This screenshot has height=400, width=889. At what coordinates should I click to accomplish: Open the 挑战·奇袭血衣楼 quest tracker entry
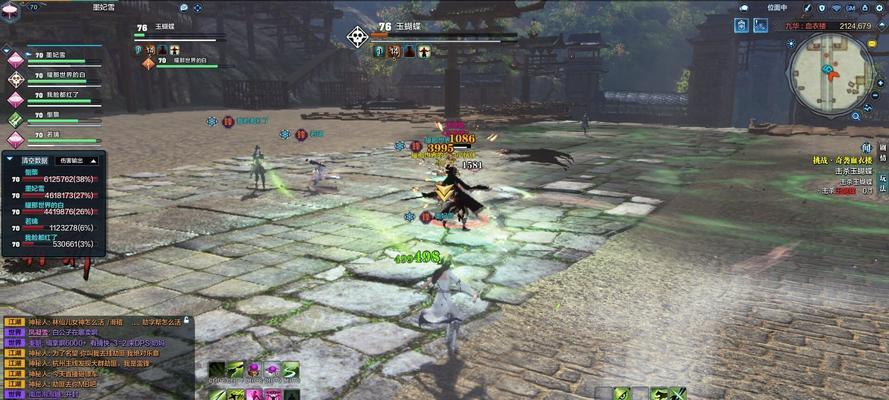(842, 160)
